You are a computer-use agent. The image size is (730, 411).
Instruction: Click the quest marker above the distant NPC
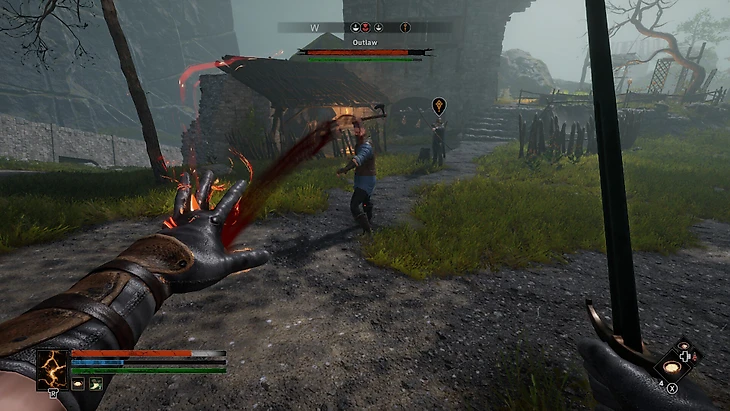point(438,104)
